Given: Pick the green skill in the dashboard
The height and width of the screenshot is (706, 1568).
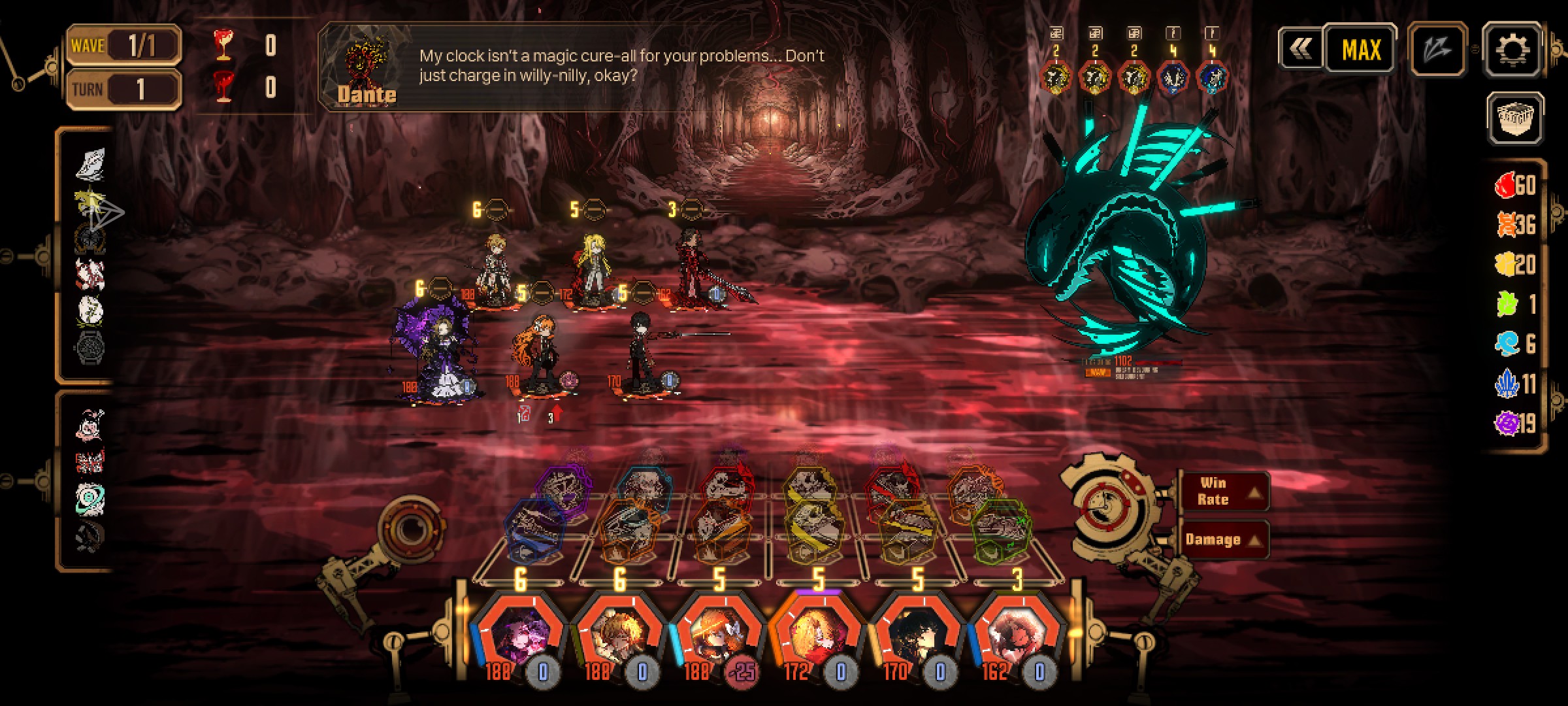Looking at the screenshot, I should (1000, 525).
